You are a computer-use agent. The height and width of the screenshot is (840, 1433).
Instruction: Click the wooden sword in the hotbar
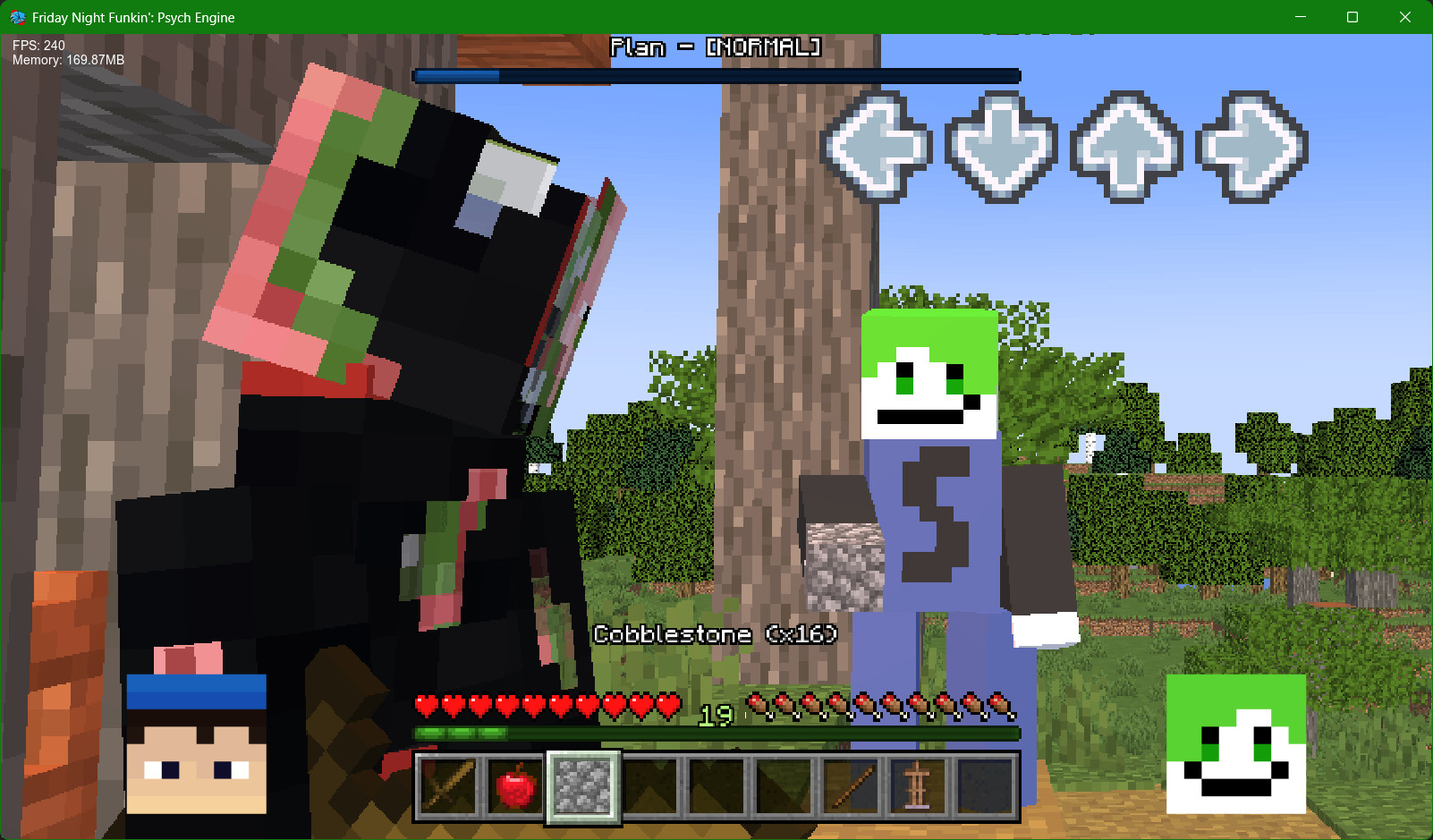pyautogui.click(x=446, y=788)
